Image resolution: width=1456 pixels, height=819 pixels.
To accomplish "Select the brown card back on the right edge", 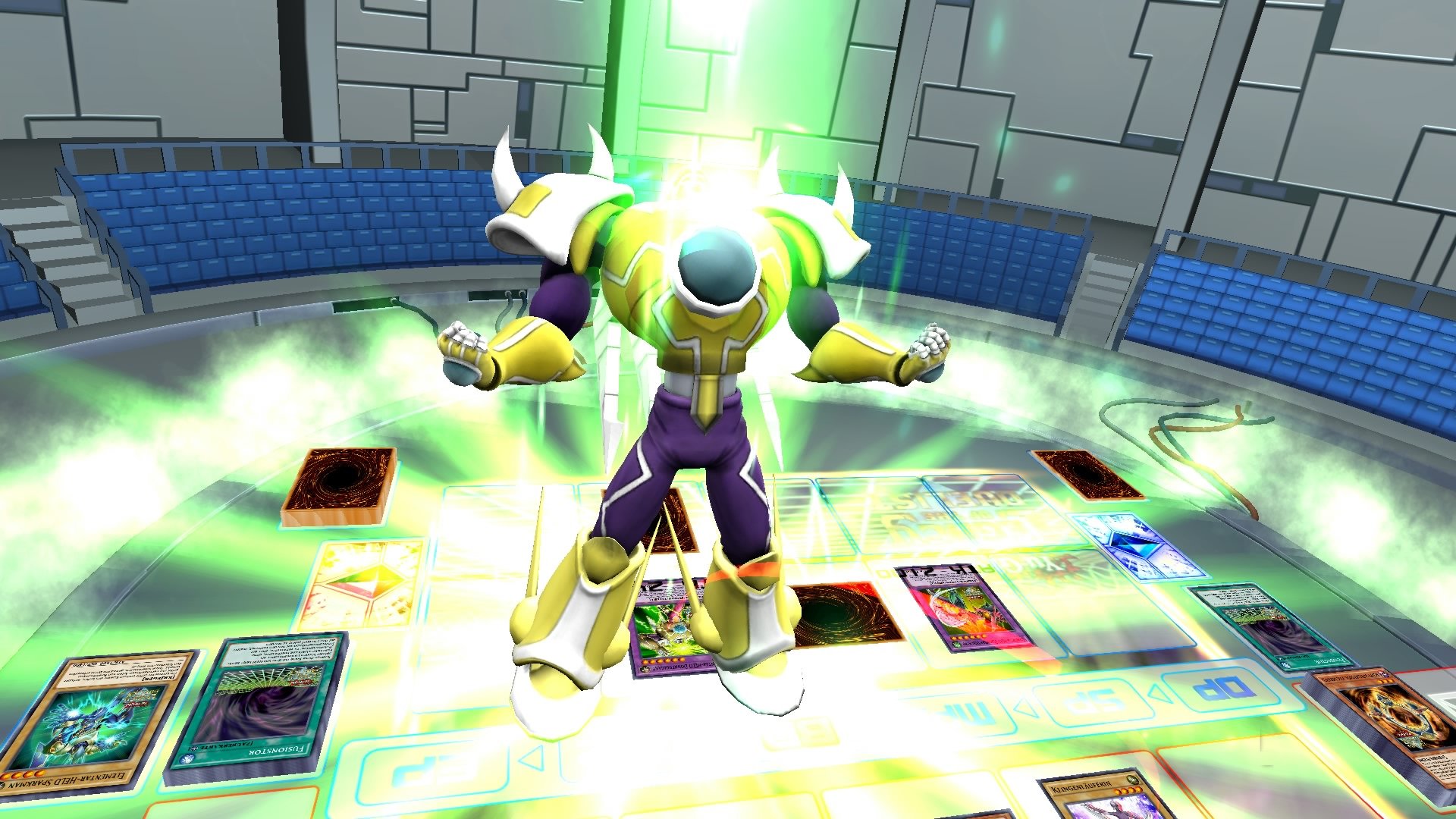I will [x=1084, y=475].
